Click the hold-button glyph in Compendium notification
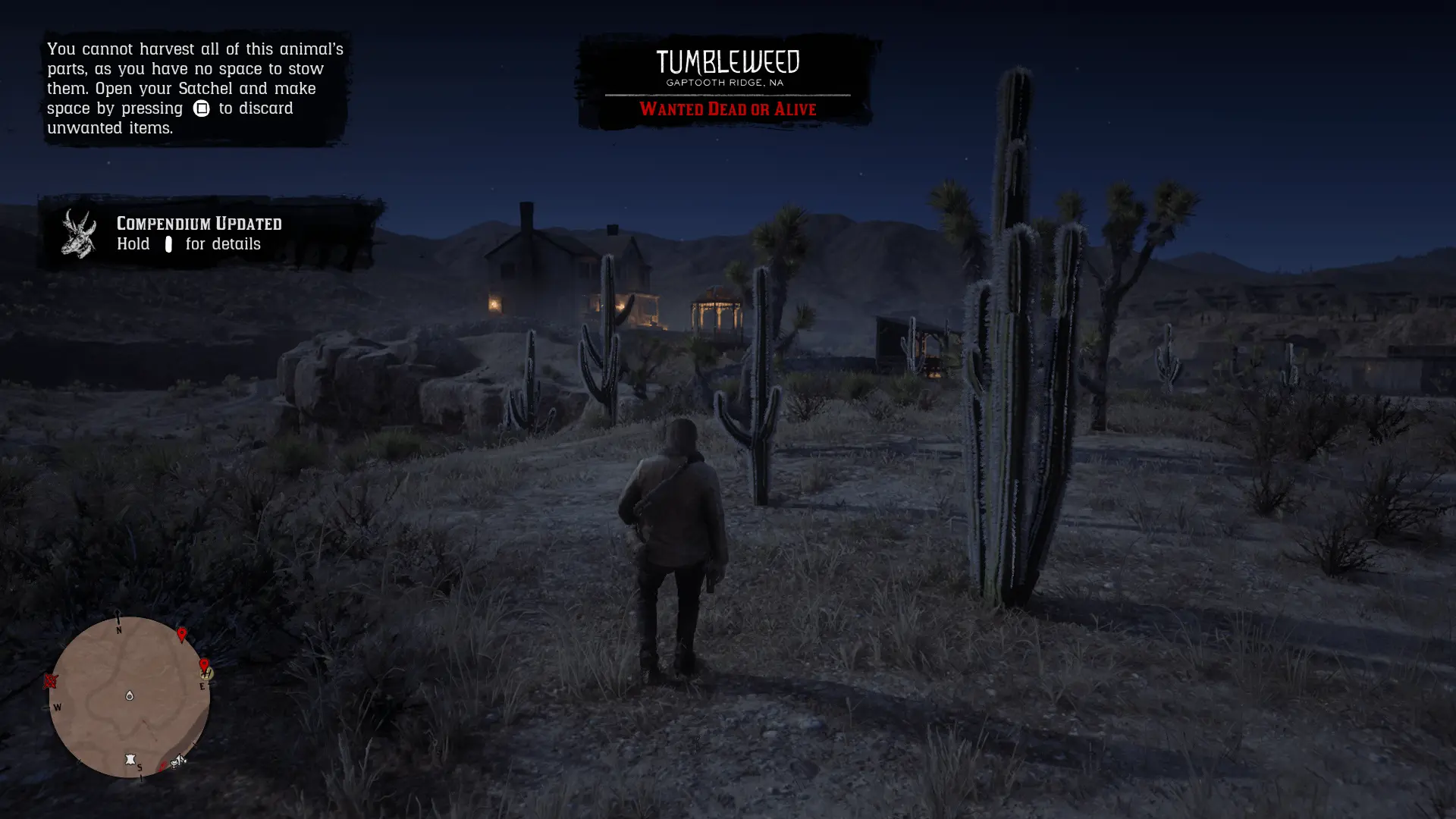The image size is (1456, 819). [168, 244]
